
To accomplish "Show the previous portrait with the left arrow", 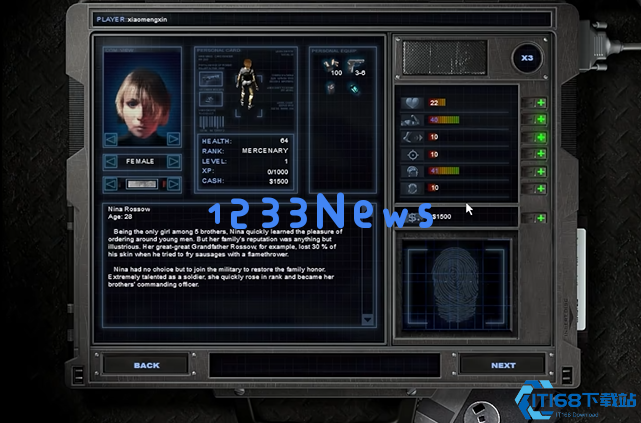I will coord(111,138).
